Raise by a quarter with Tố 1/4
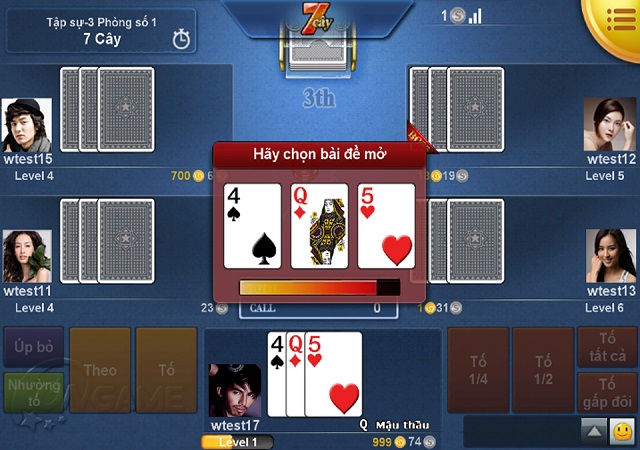Viewport: 640px width, 450px height. click(477, 370)
